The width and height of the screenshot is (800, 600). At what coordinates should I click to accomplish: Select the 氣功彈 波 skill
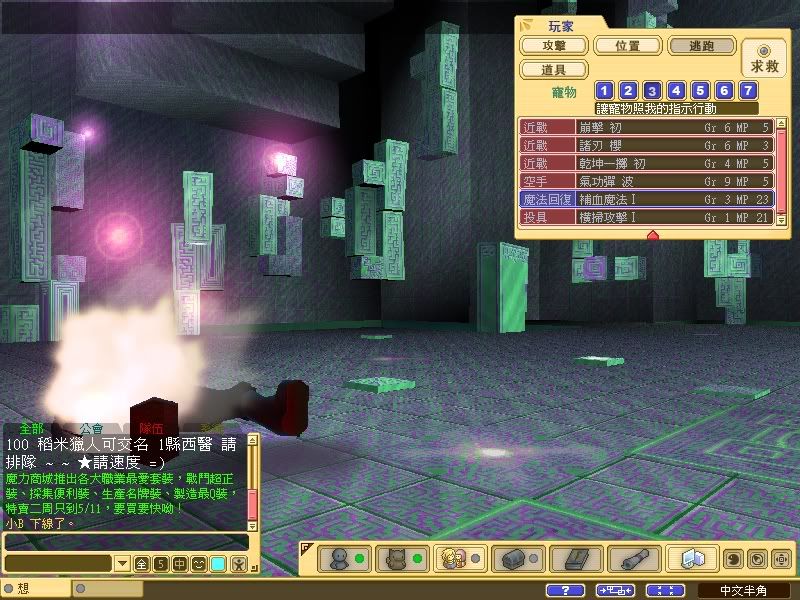point(646,182)
